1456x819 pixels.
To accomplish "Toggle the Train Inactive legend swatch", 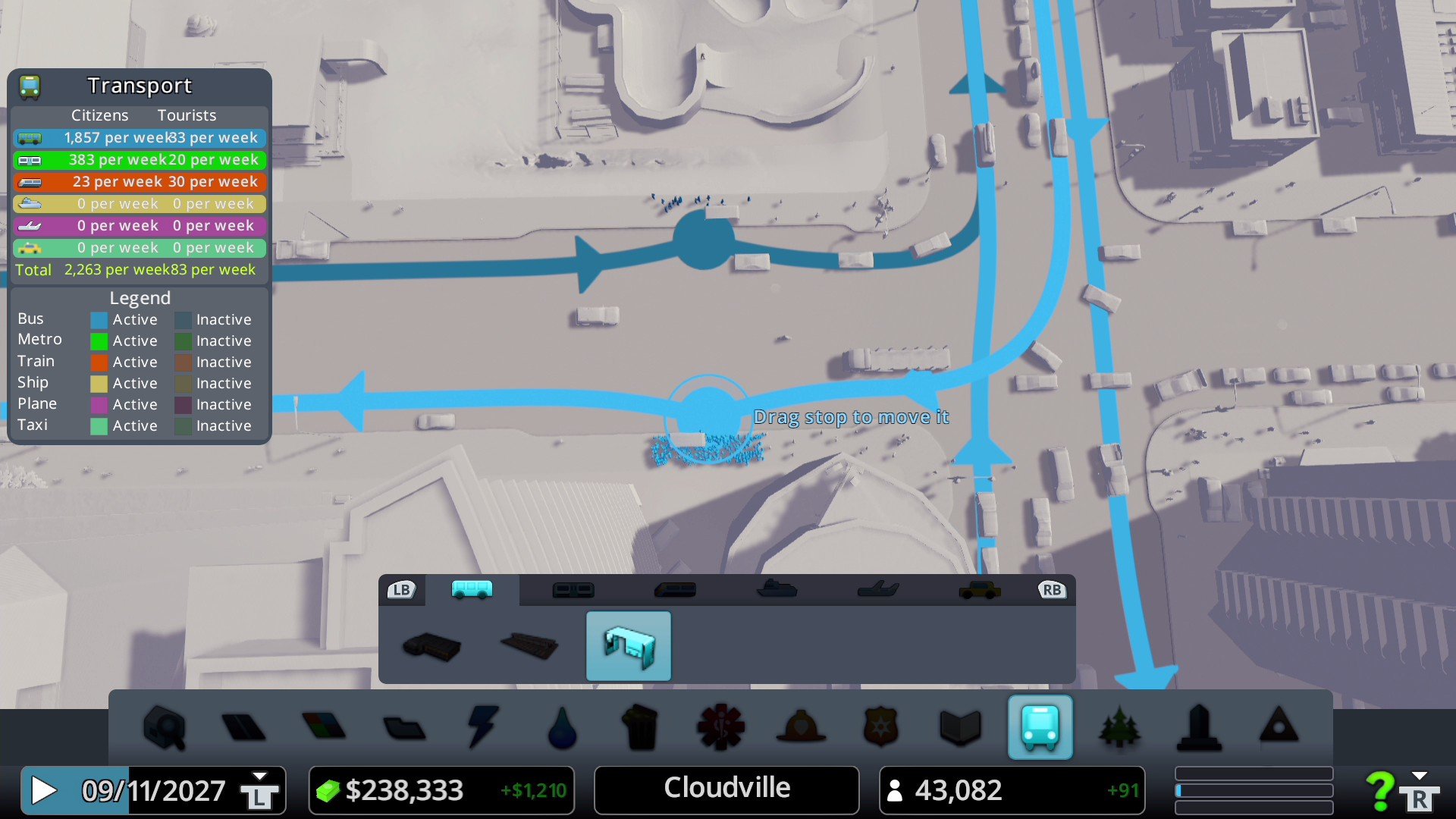I will pyautogui.click(x=182, y=362).
